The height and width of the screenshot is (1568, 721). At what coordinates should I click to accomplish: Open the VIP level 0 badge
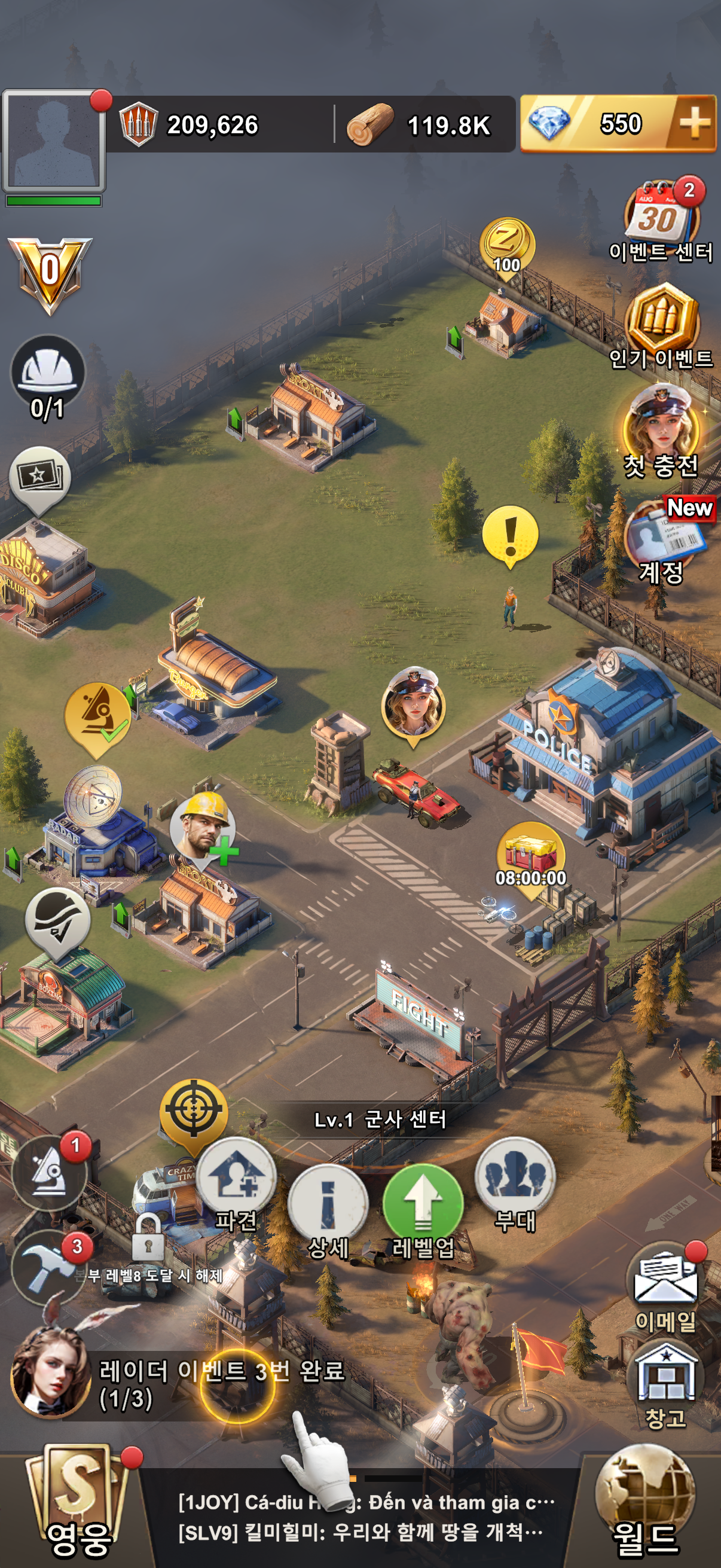tap(50, 274)
